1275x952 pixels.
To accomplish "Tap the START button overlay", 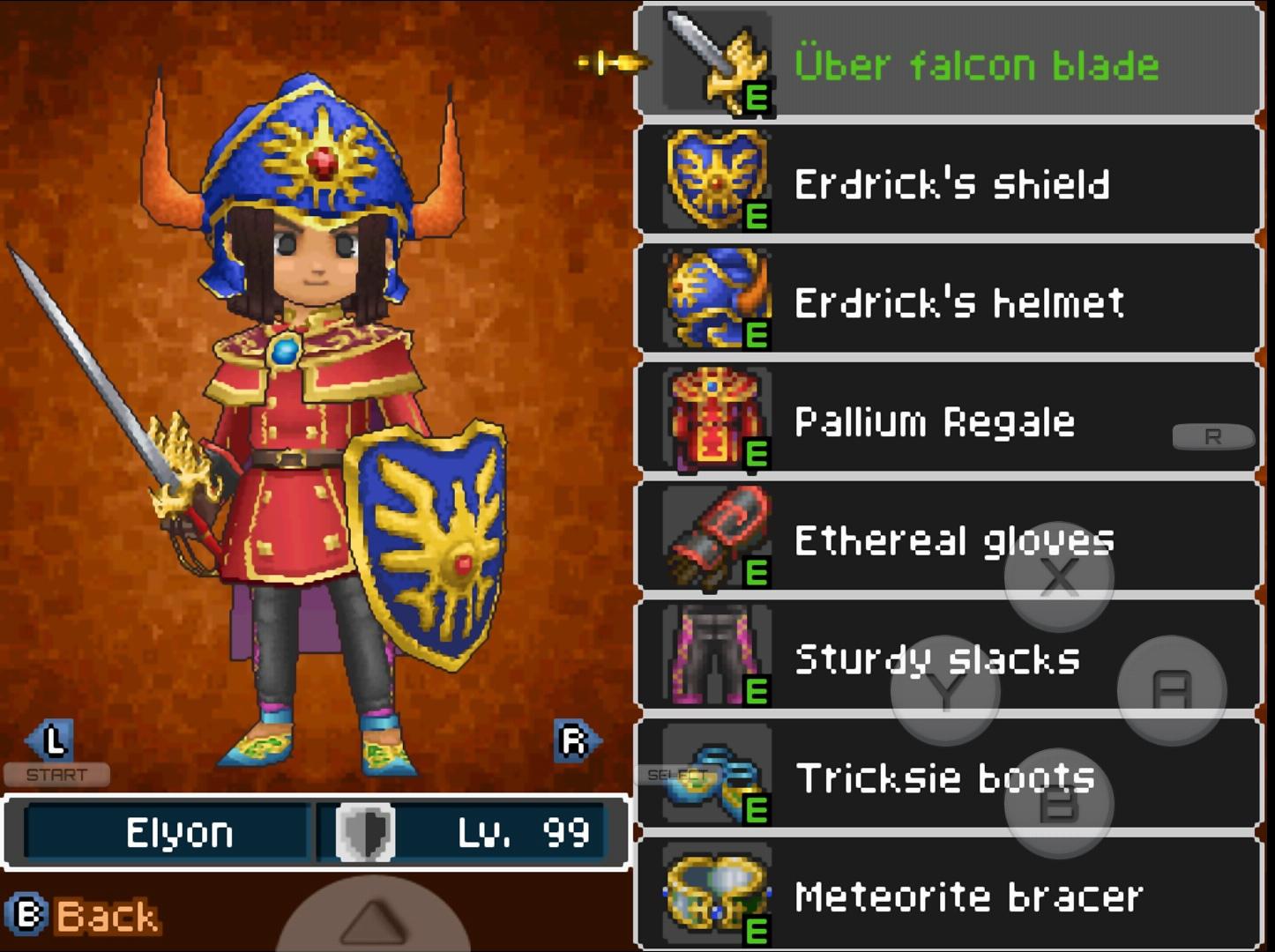I will click(56, 775).
